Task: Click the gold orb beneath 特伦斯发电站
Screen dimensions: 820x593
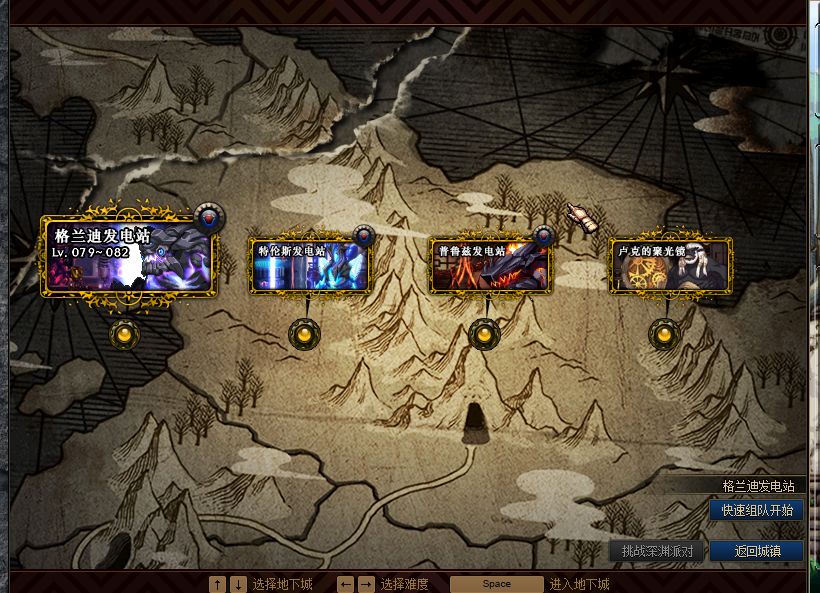Action: pos(304,335)
